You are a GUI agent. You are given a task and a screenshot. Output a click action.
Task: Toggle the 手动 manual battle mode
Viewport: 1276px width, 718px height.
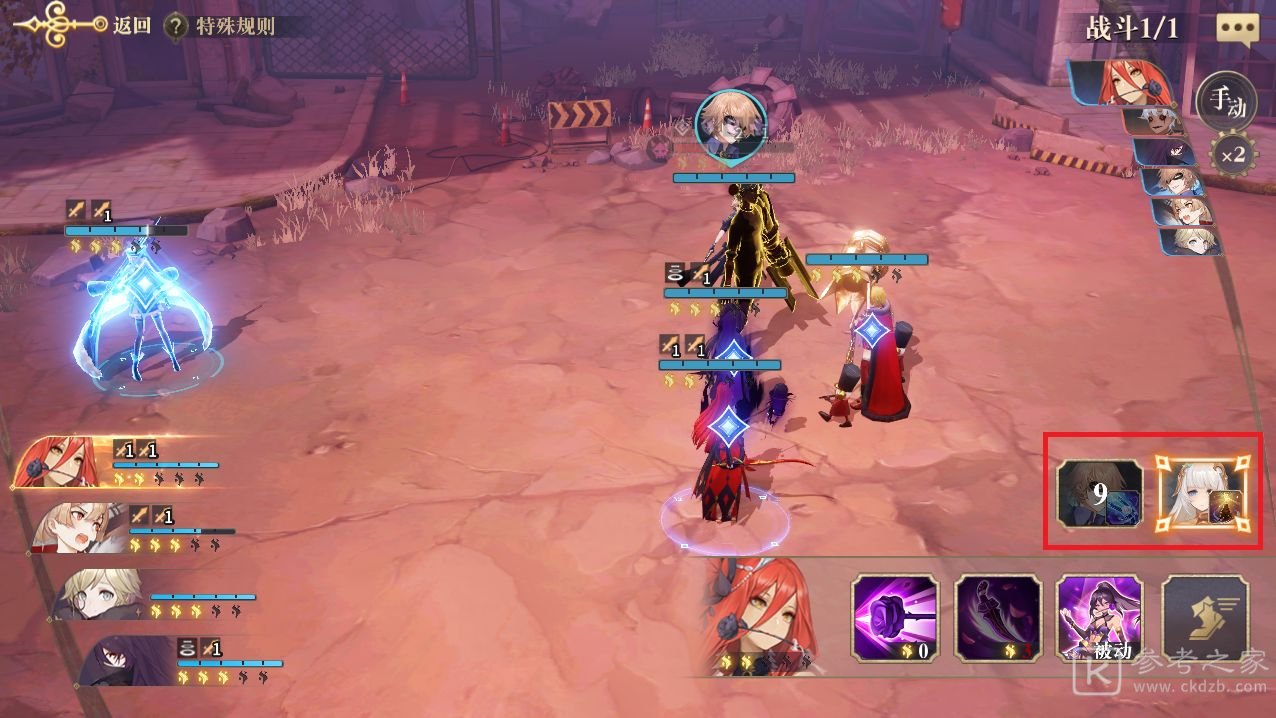pyautogui.click(x=1226, y=103)
